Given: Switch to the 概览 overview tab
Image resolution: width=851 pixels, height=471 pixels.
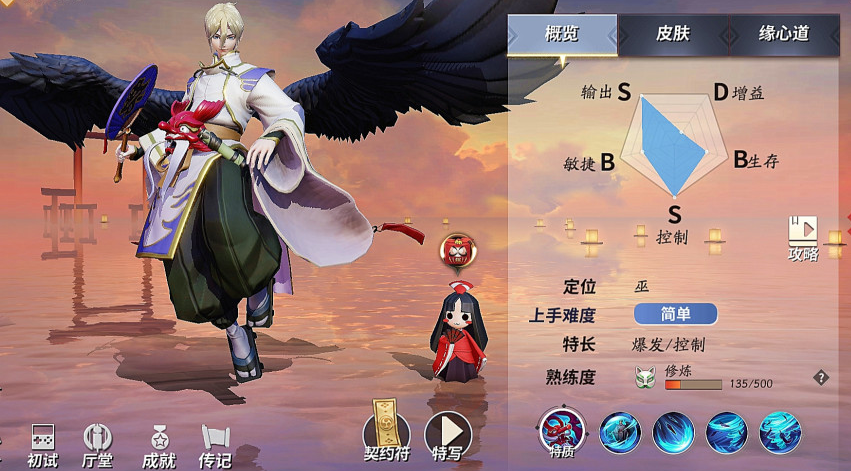Looking at the screenshot, I should 562,35.
